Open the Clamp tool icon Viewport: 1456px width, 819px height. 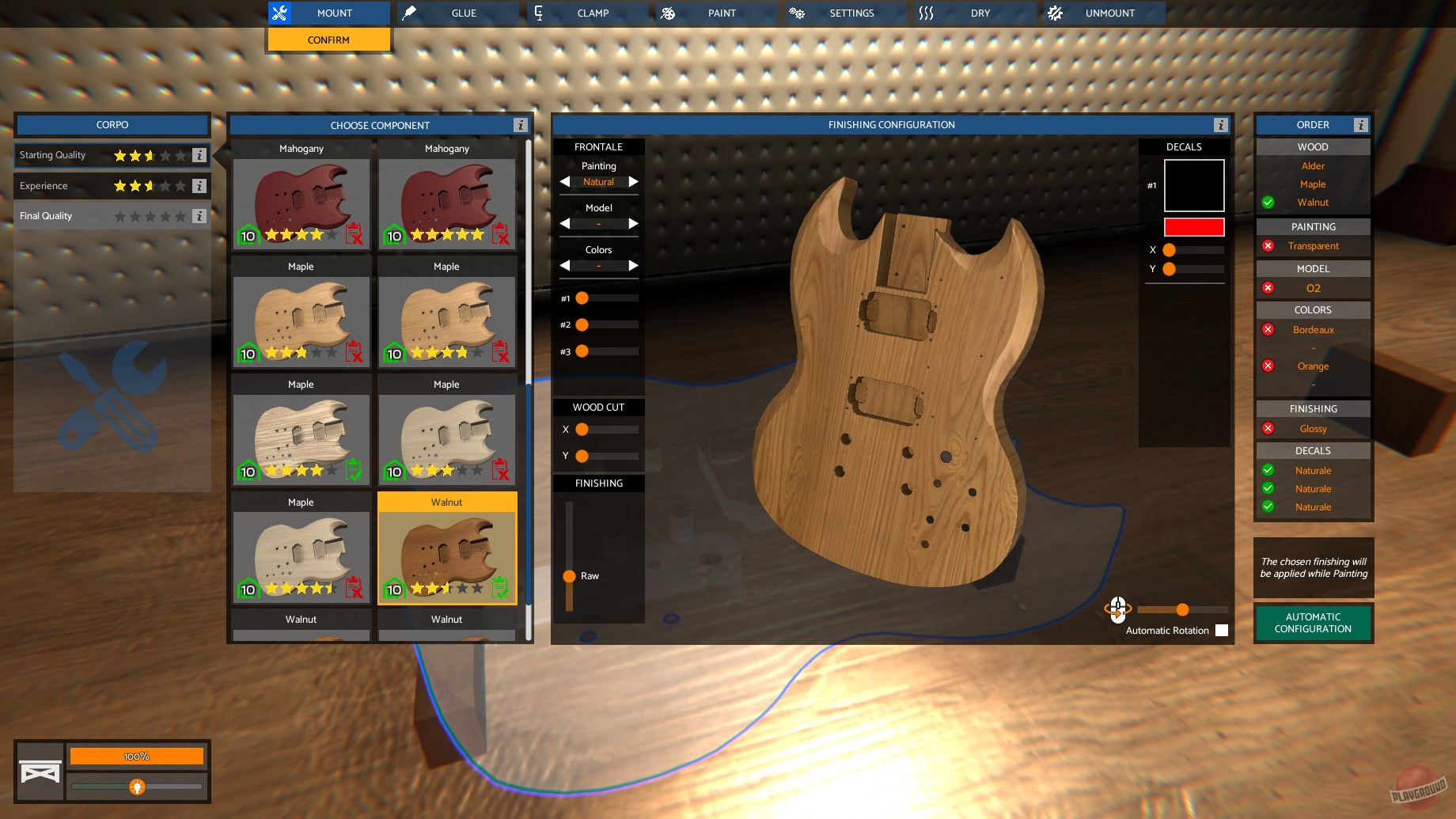pyautogui.click(x=538, y=12)
